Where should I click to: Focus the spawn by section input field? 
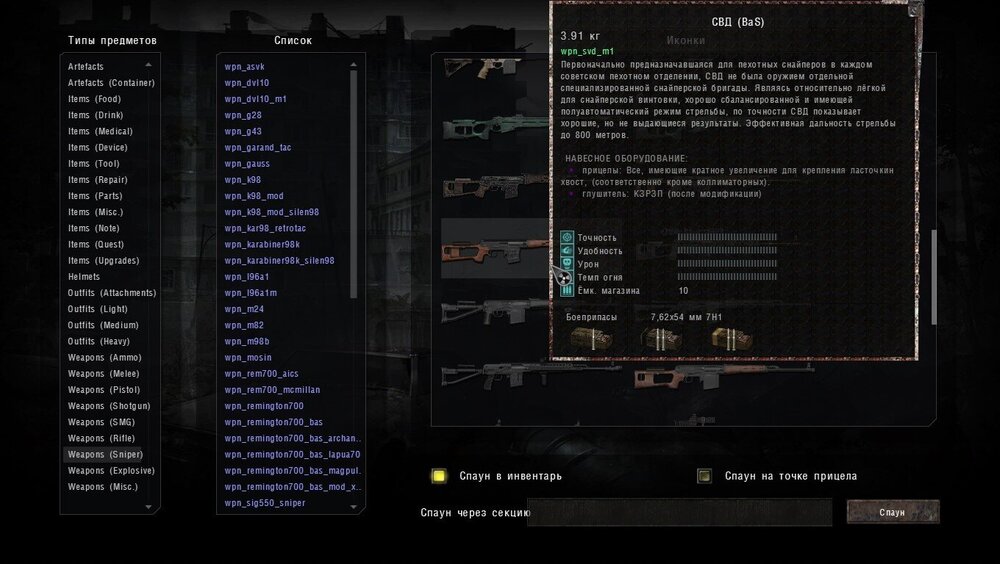click(680, 512)
